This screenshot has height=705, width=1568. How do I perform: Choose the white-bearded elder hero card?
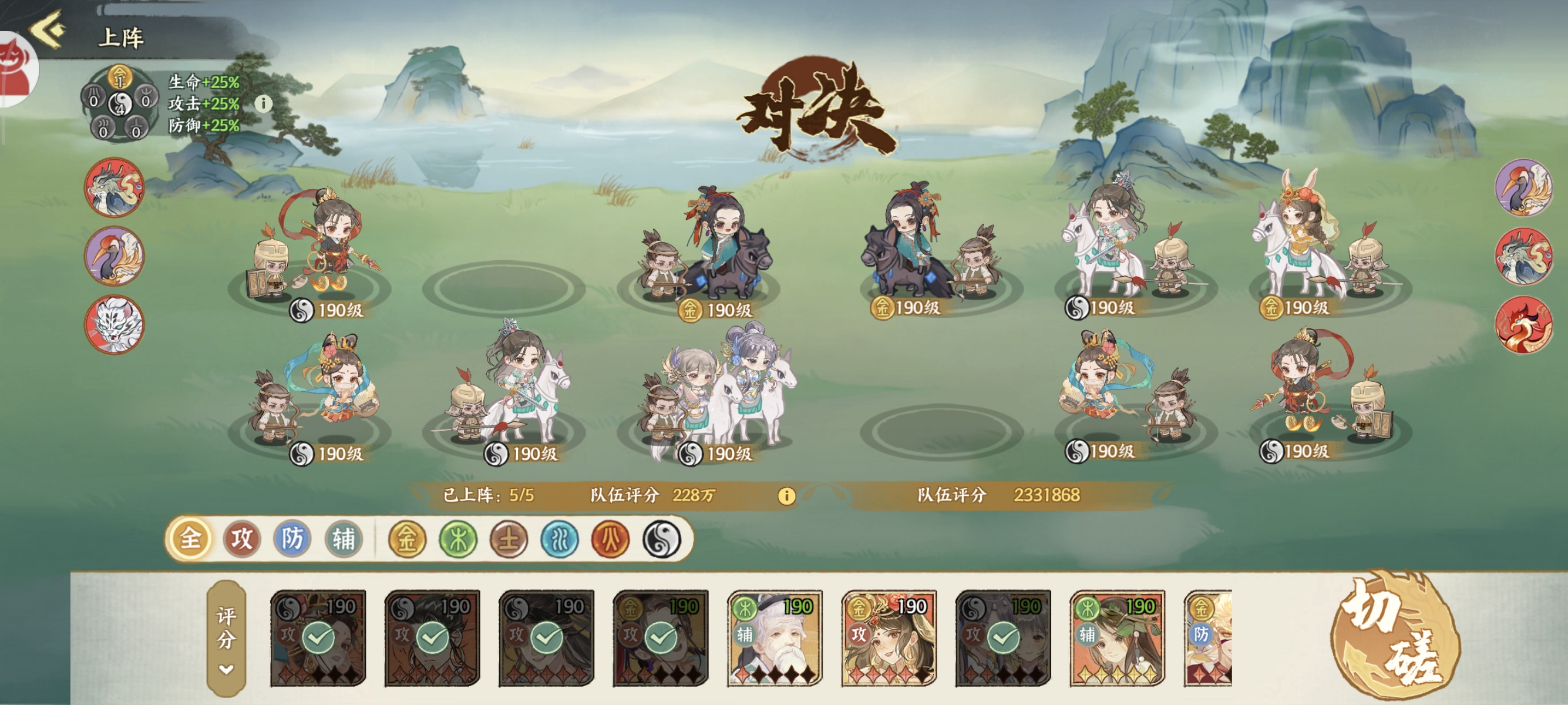(x=774, y=638)
